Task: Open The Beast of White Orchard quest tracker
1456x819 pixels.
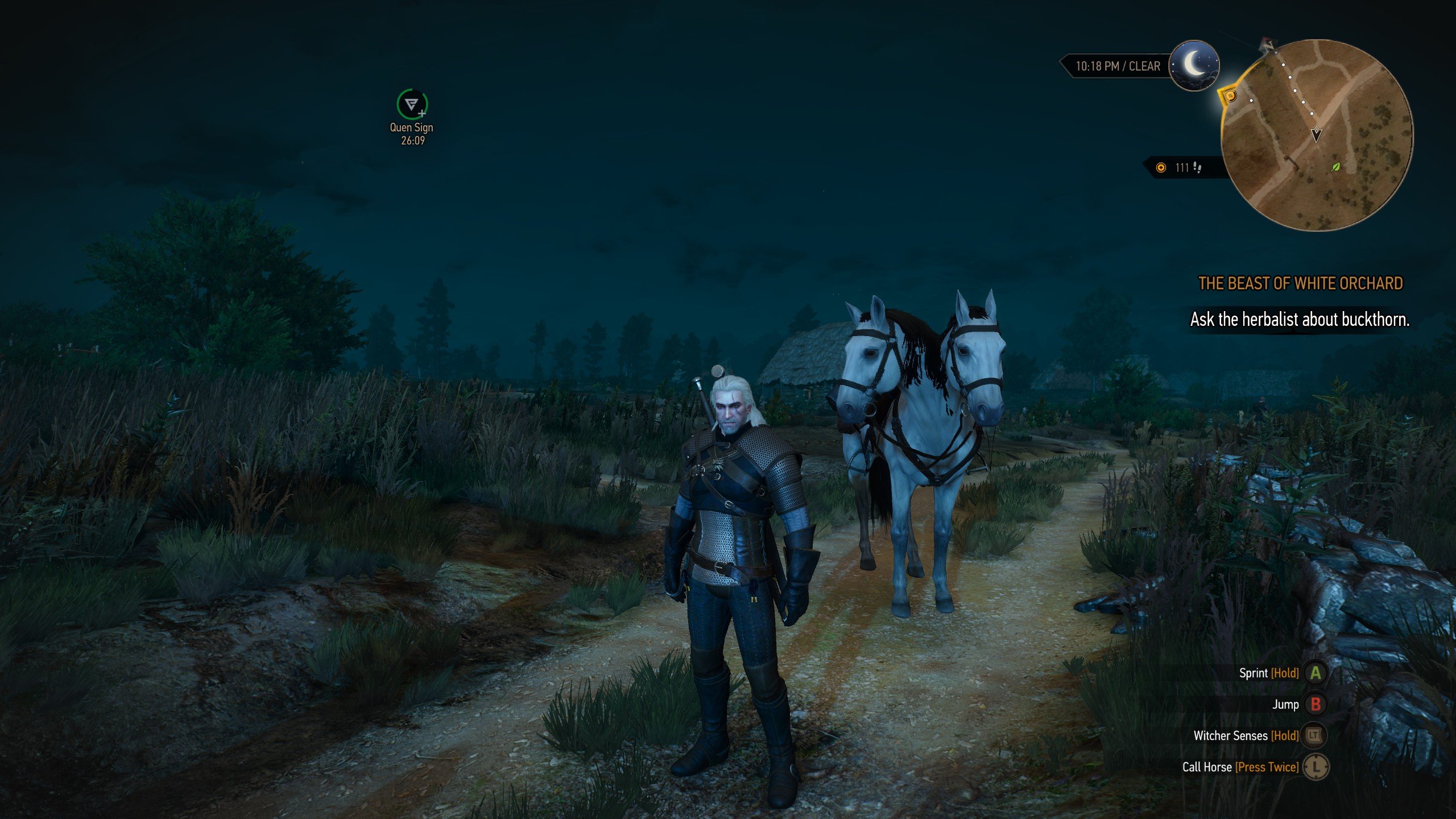Action: coord(1300,283)
